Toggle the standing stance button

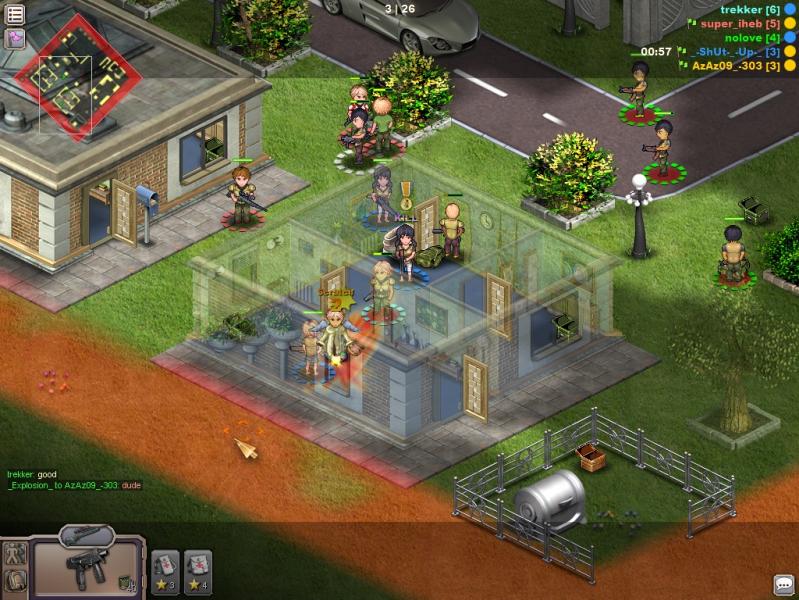click(15, 553)
